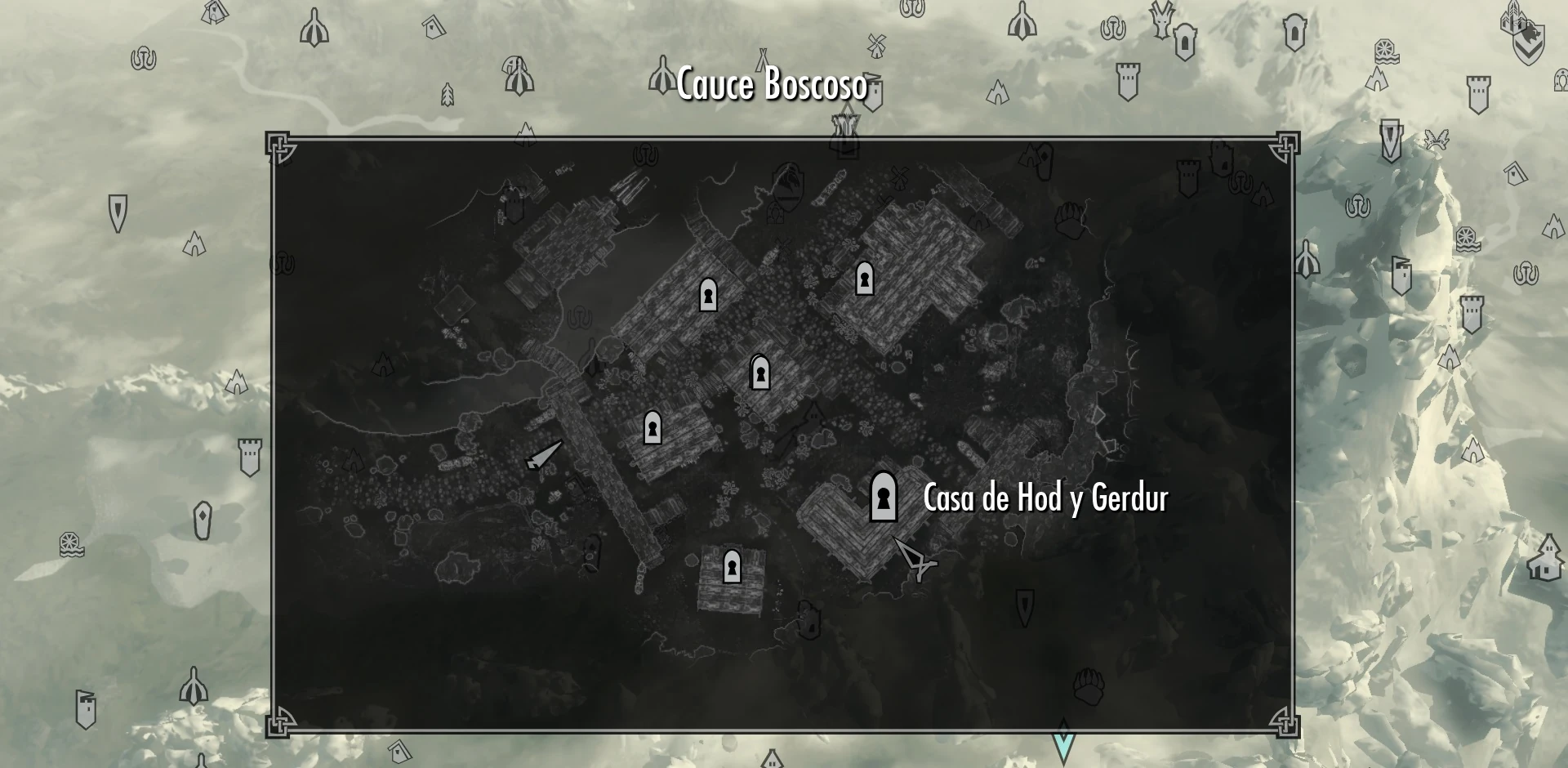Viewport: 1568px width, 768px height.
Task: Click the Cauce Boscoso title text
Action: pos(772,85)
